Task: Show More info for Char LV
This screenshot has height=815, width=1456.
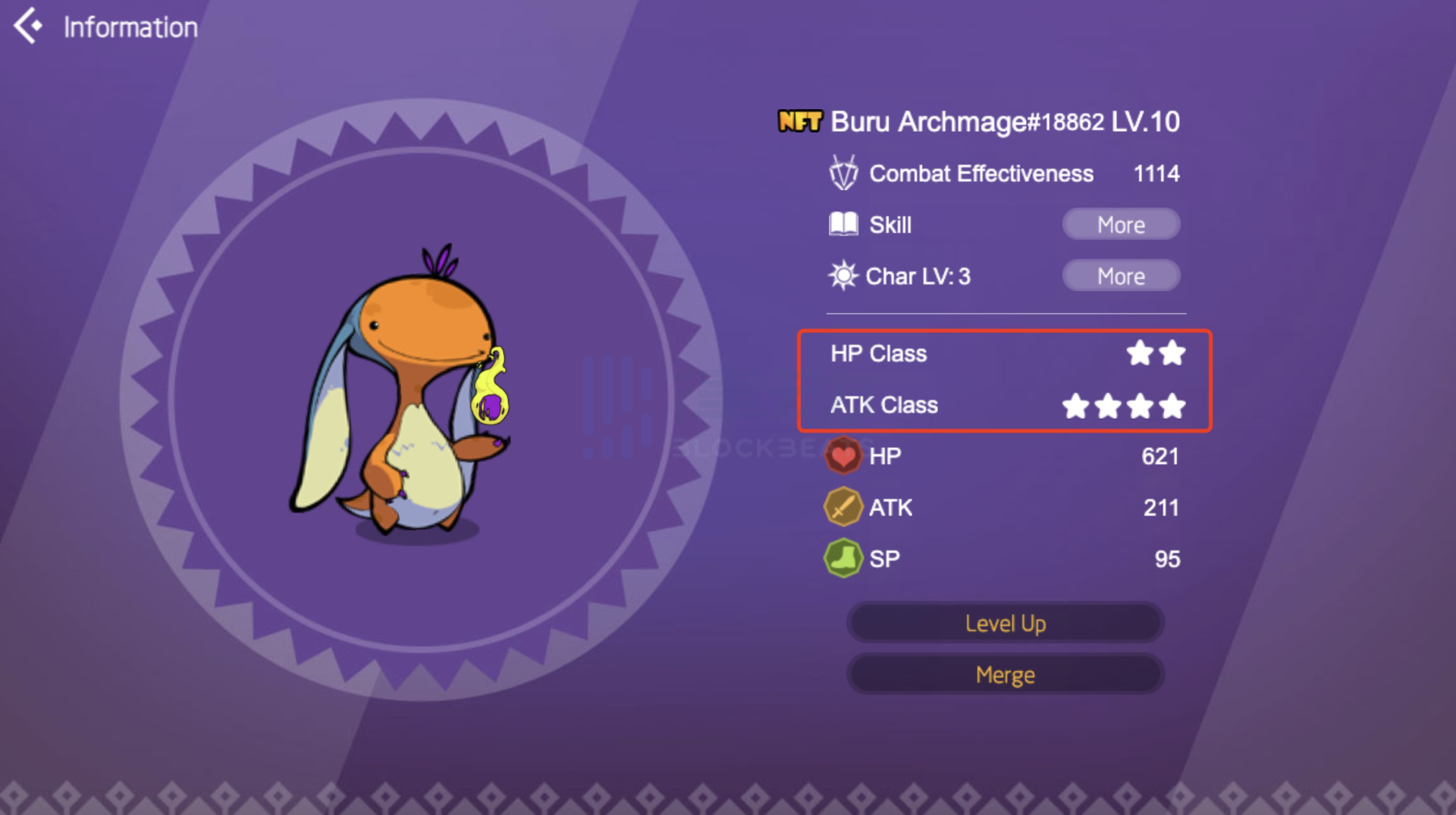Action: (1120, 276)
